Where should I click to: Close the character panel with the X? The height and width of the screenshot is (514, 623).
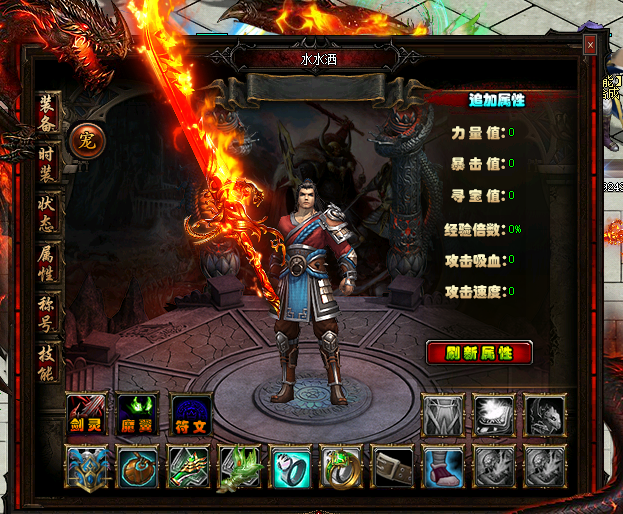tap(590, 45)
